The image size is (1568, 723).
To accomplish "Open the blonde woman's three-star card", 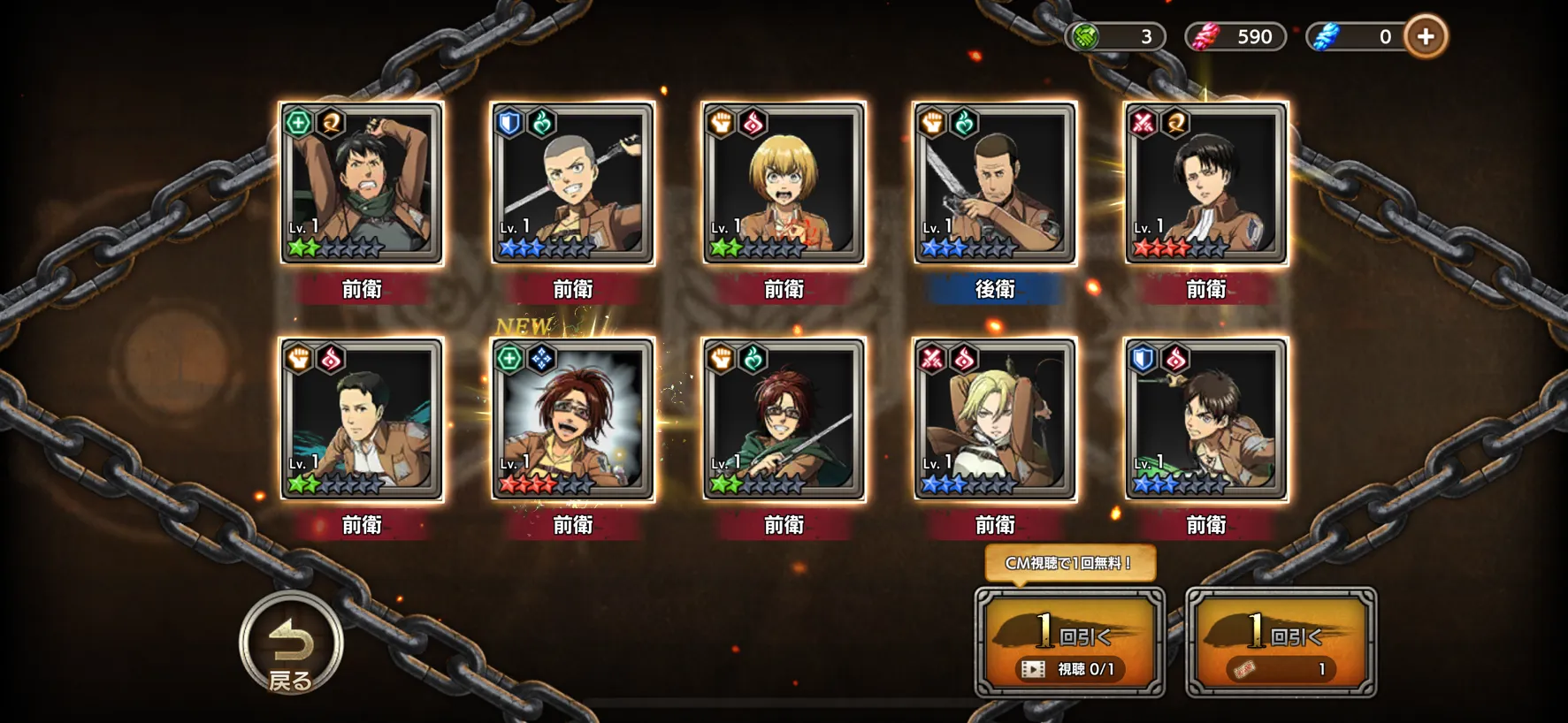I will coord(995,419).
